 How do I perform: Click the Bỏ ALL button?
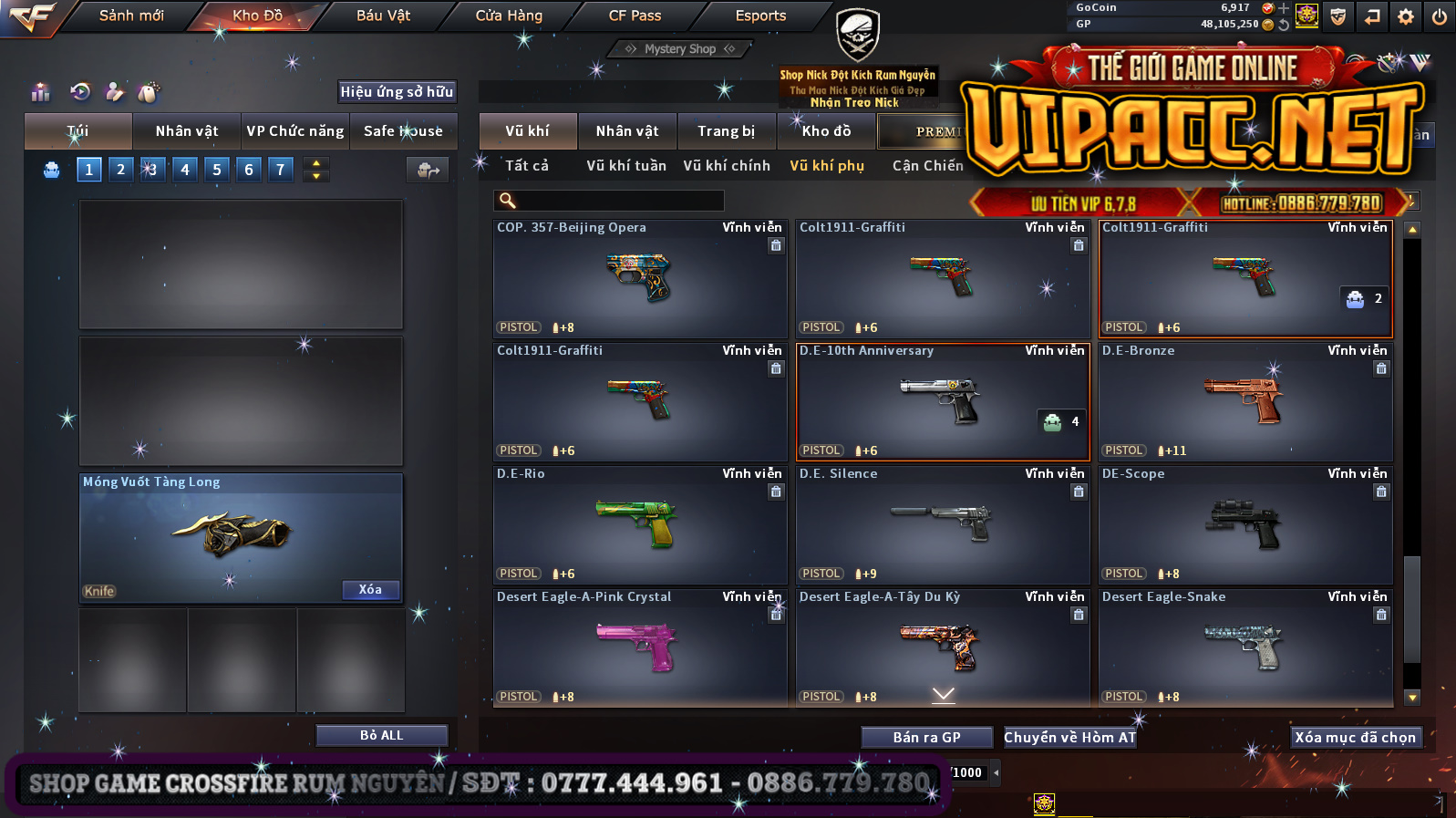(381, 736)
